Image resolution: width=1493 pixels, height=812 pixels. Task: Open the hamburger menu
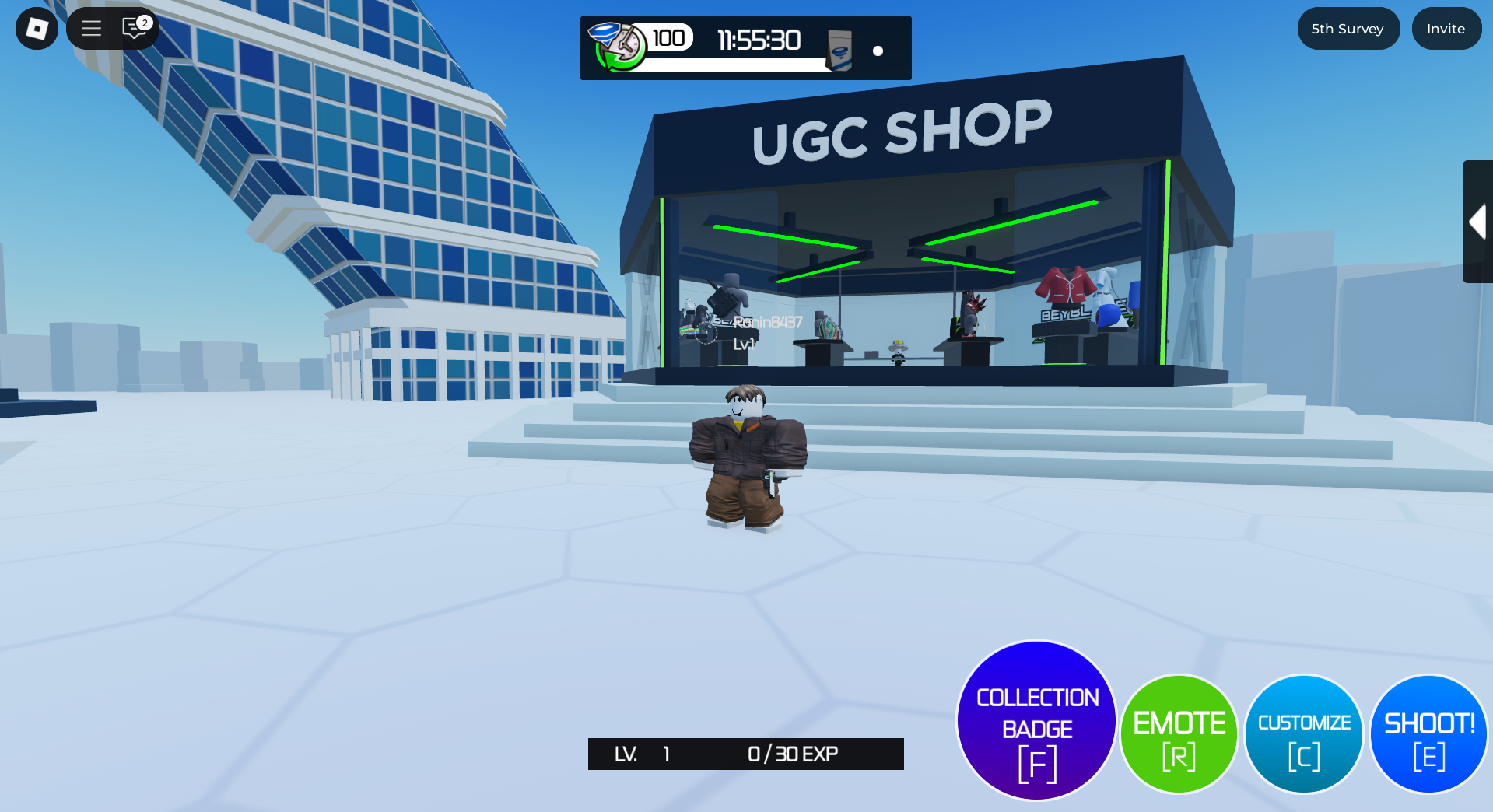tap(92, 29)
